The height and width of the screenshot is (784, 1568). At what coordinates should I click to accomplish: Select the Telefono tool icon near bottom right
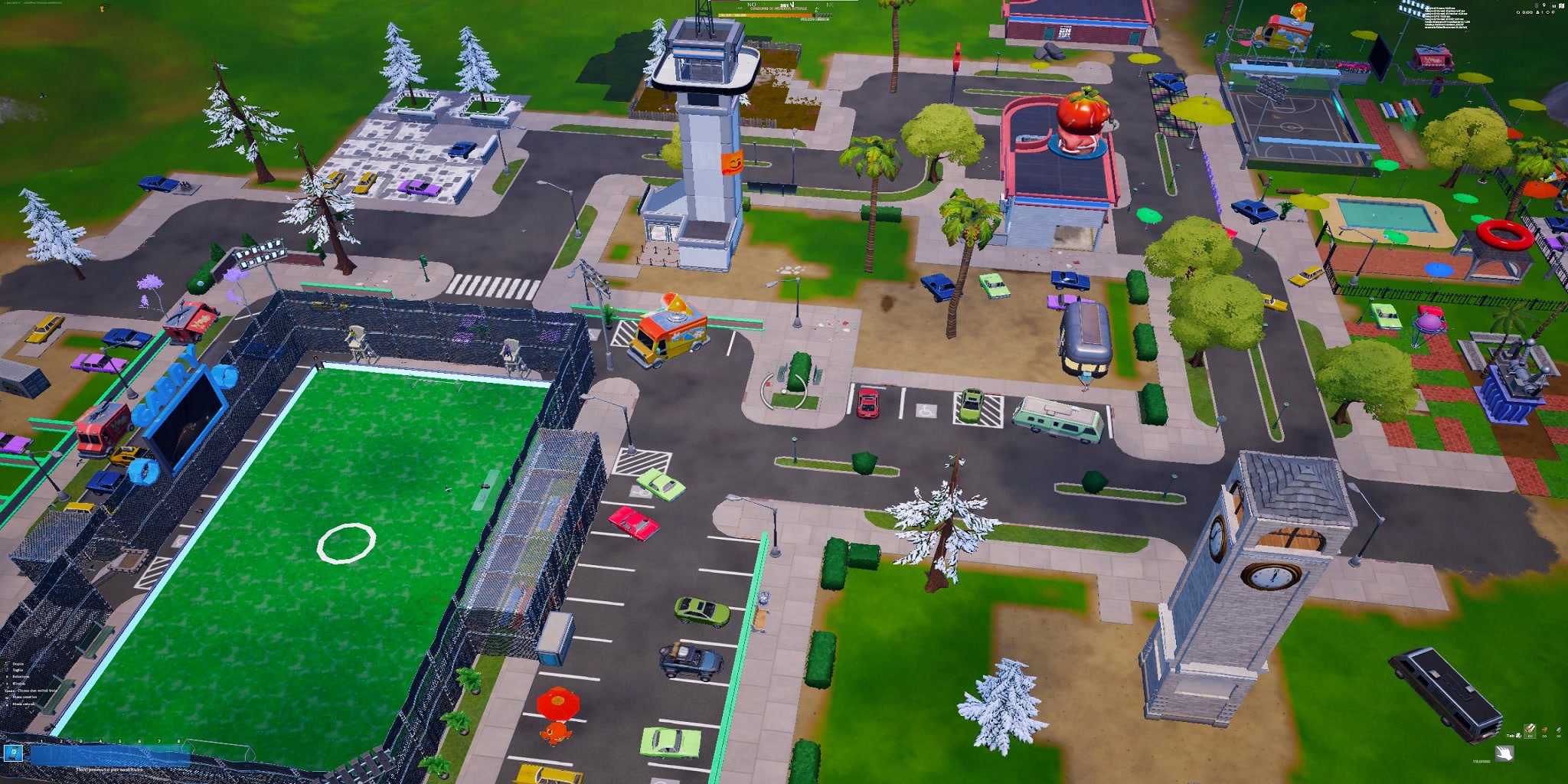point(1504,754)
